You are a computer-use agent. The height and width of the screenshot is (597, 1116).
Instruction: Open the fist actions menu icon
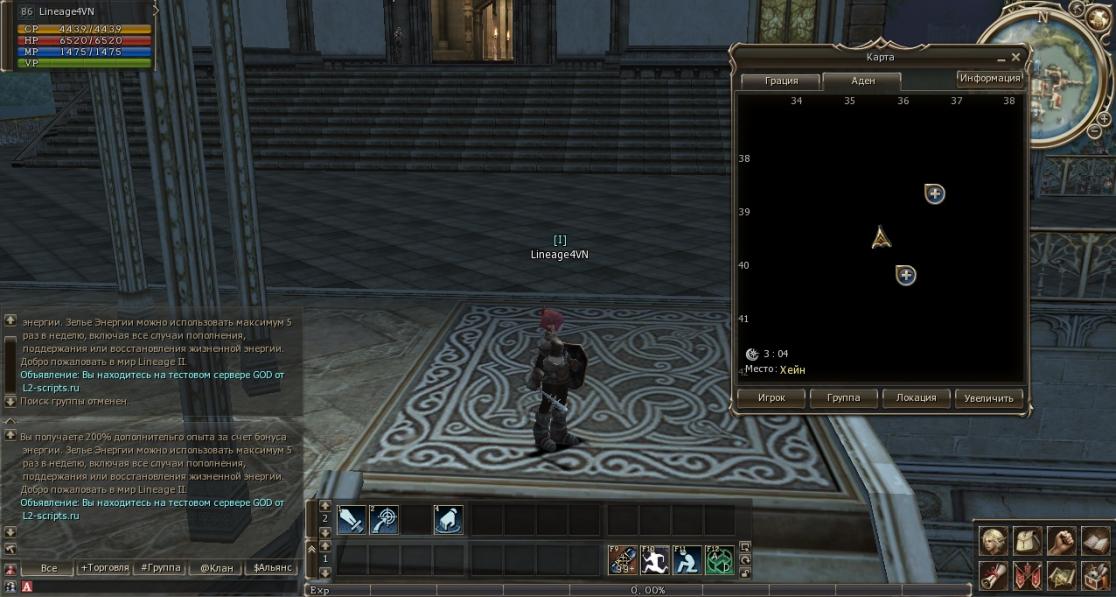pyautogui.click(x=1061, y=541)
